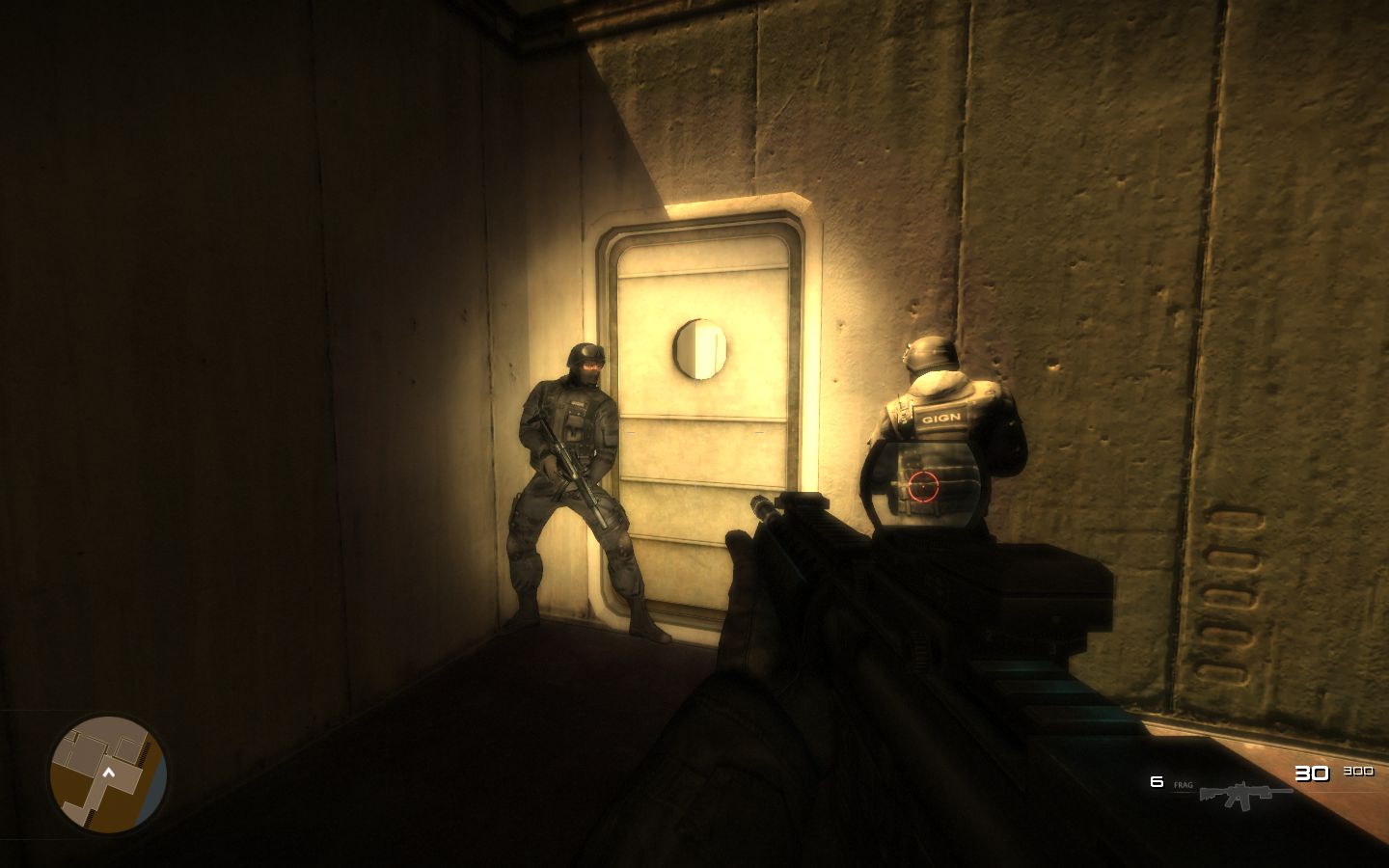Click the FRAG grenade label

[x=1184, y=785]
